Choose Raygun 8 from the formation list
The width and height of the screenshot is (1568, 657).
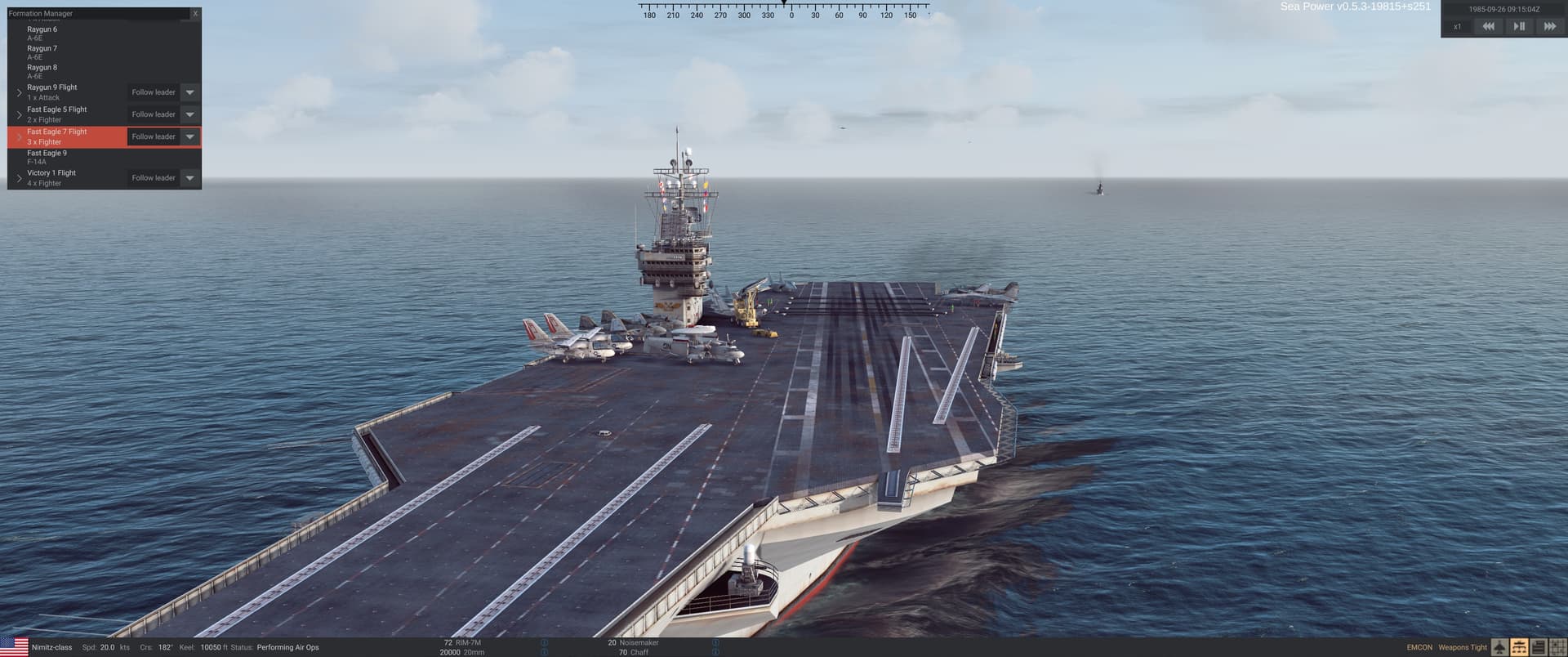(42, 71)
